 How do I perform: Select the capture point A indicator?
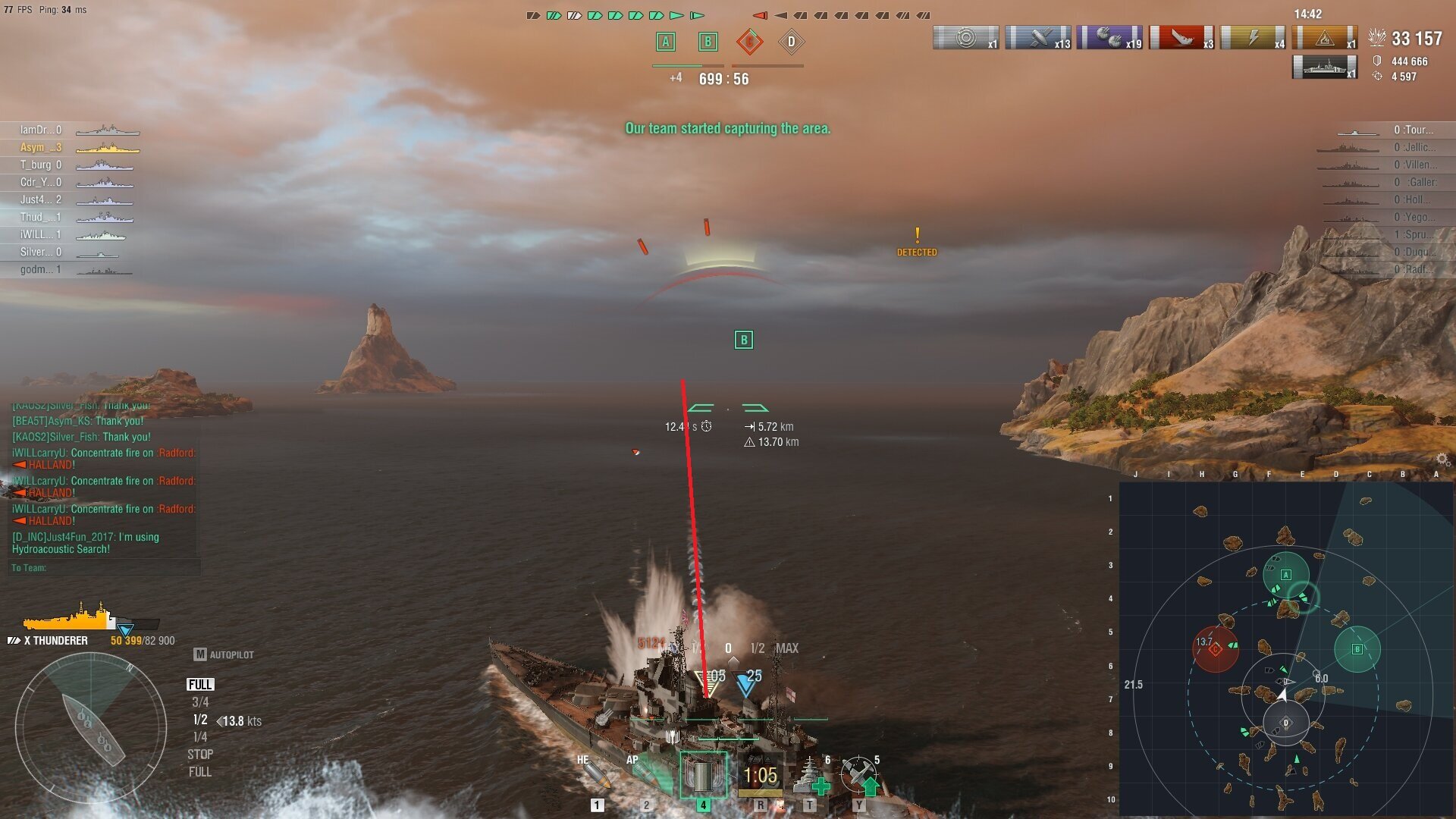click(x=665, y=42)
